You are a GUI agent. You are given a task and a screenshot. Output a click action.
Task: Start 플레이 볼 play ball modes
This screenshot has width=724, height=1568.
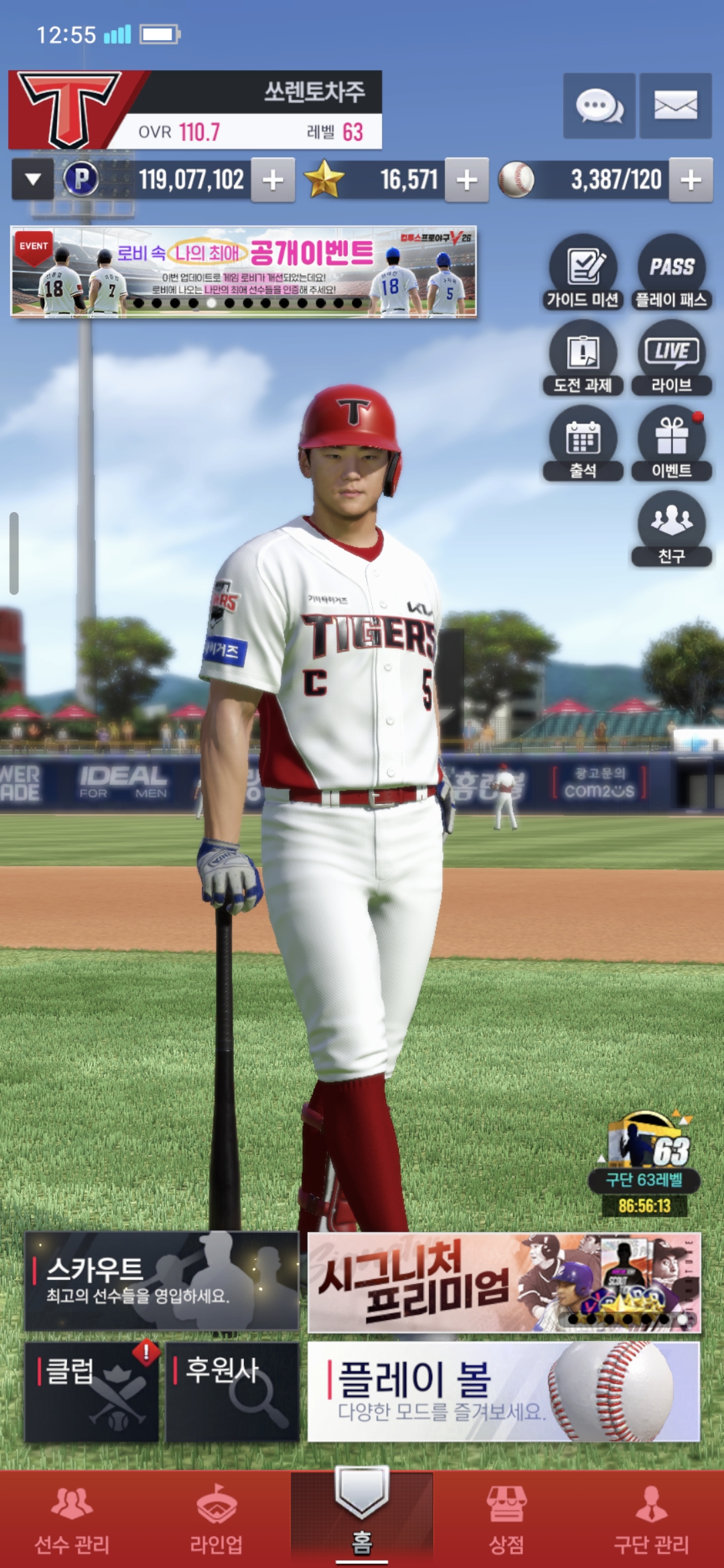[503, 1391]
